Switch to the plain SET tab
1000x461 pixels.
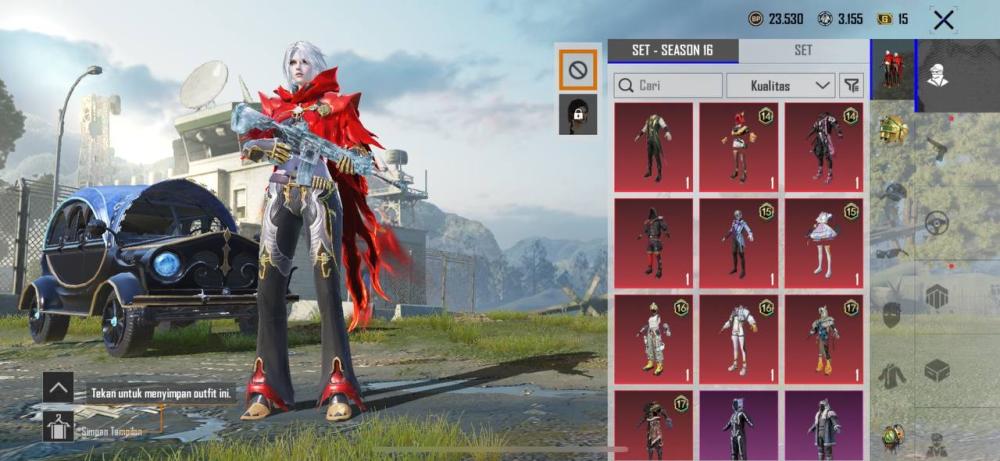pos(803,51)
